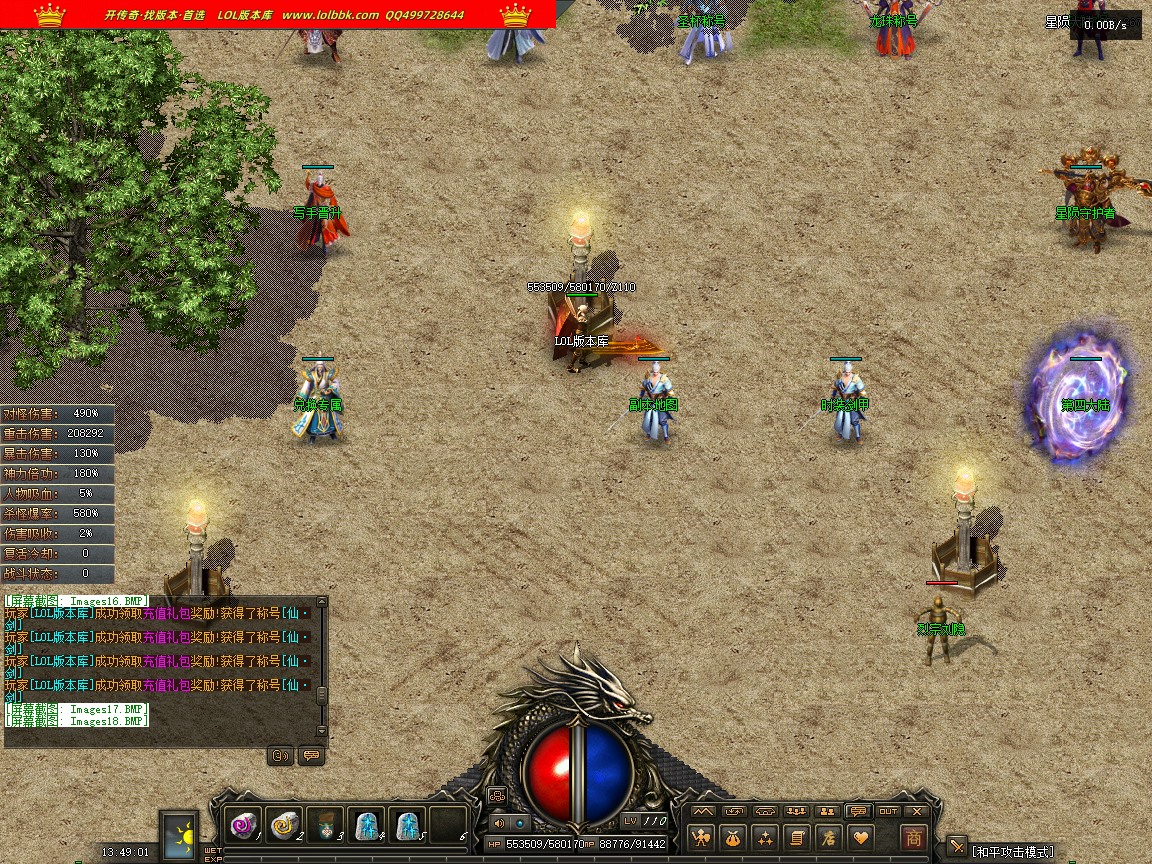1152x864 pixels.
Task: Use the purple spiral stone in slot 1
Action: (x=243, y=825)
